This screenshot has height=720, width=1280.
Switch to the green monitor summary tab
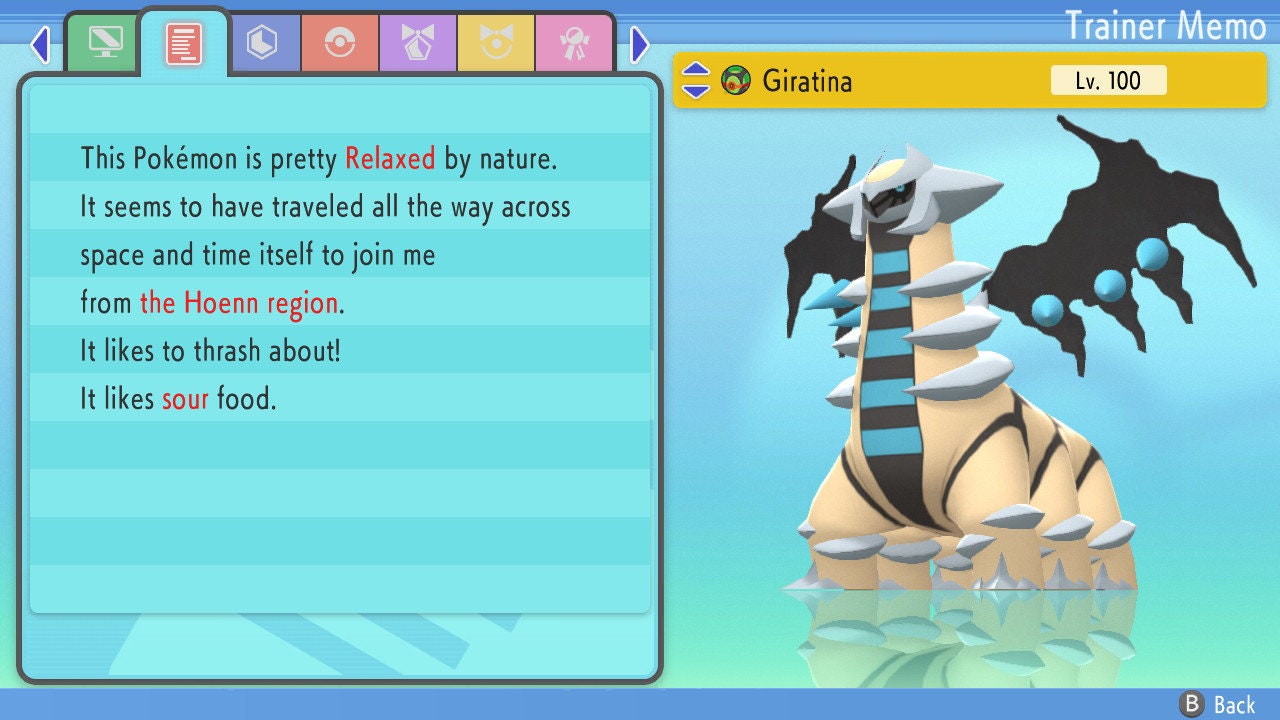pos(104,43)
